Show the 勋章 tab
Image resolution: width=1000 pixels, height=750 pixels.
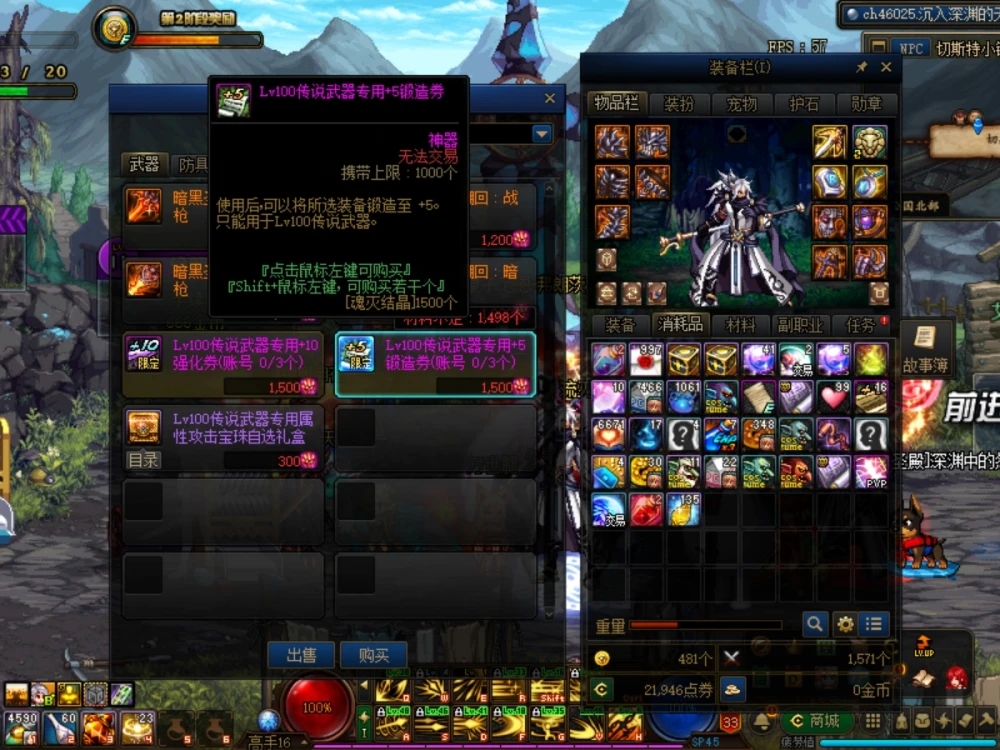pyautogui.click(x=866, y=103)
